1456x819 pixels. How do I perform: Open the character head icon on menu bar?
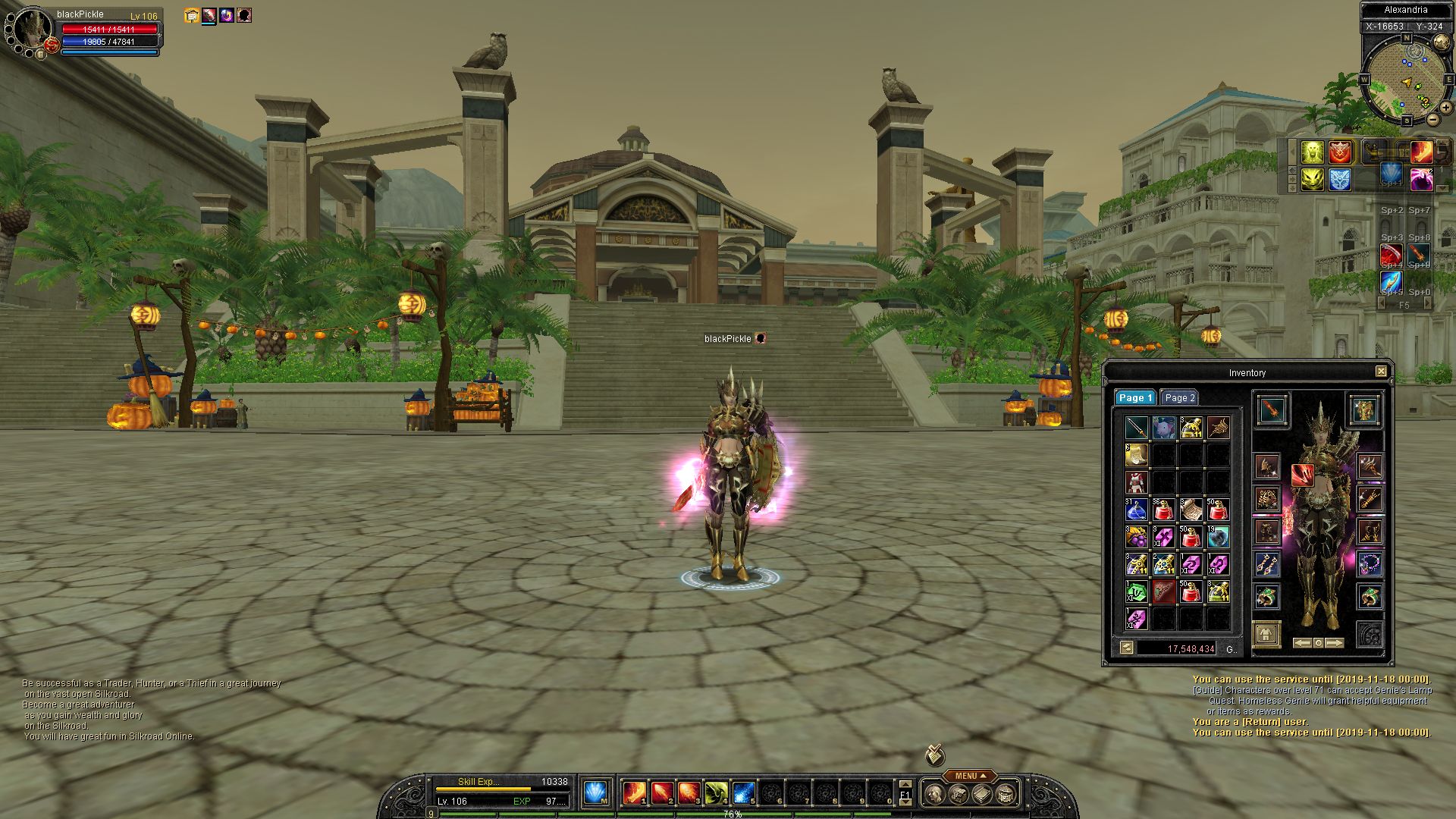937,794
